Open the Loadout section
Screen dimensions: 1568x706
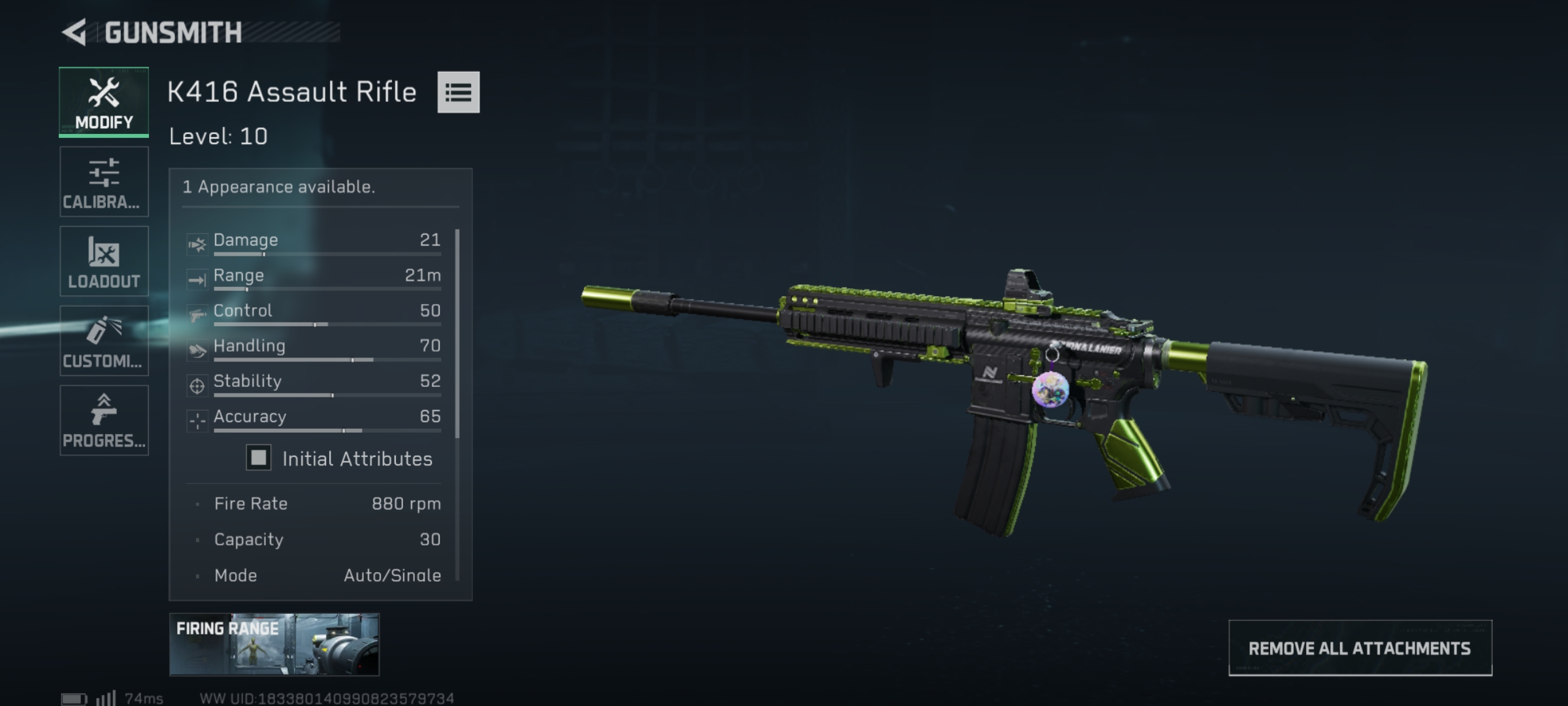tap(103, 261)
